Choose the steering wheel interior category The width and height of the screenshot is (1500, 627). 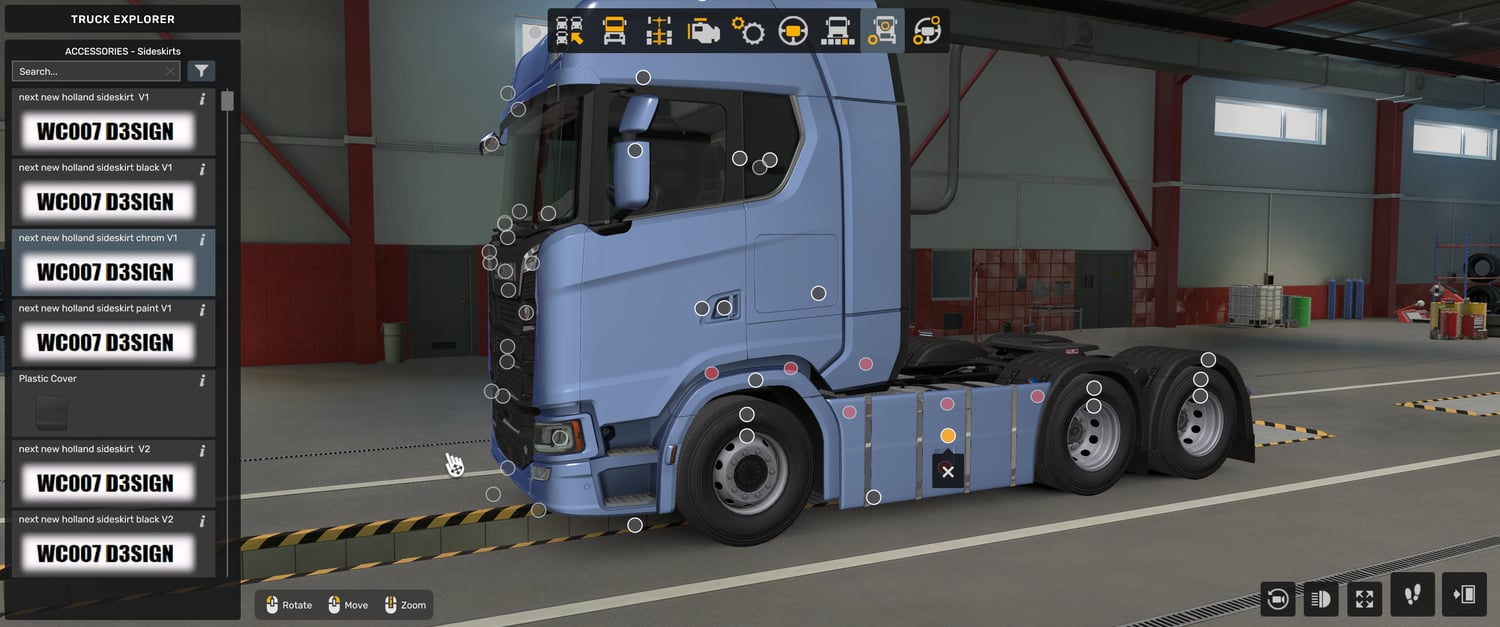793,31
